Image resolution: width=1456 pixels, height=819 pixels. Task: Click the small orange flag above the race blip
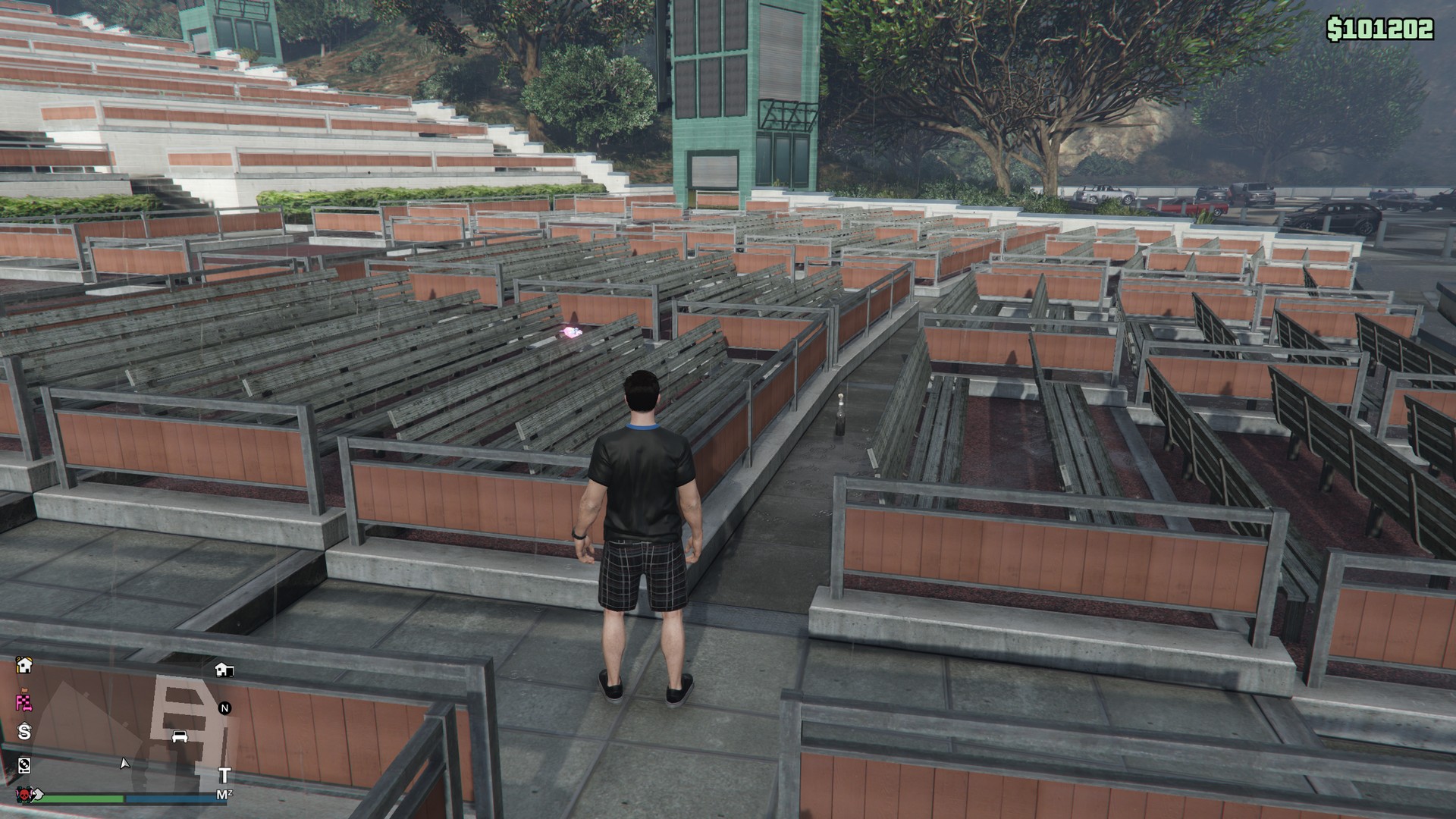click(24, 691)
